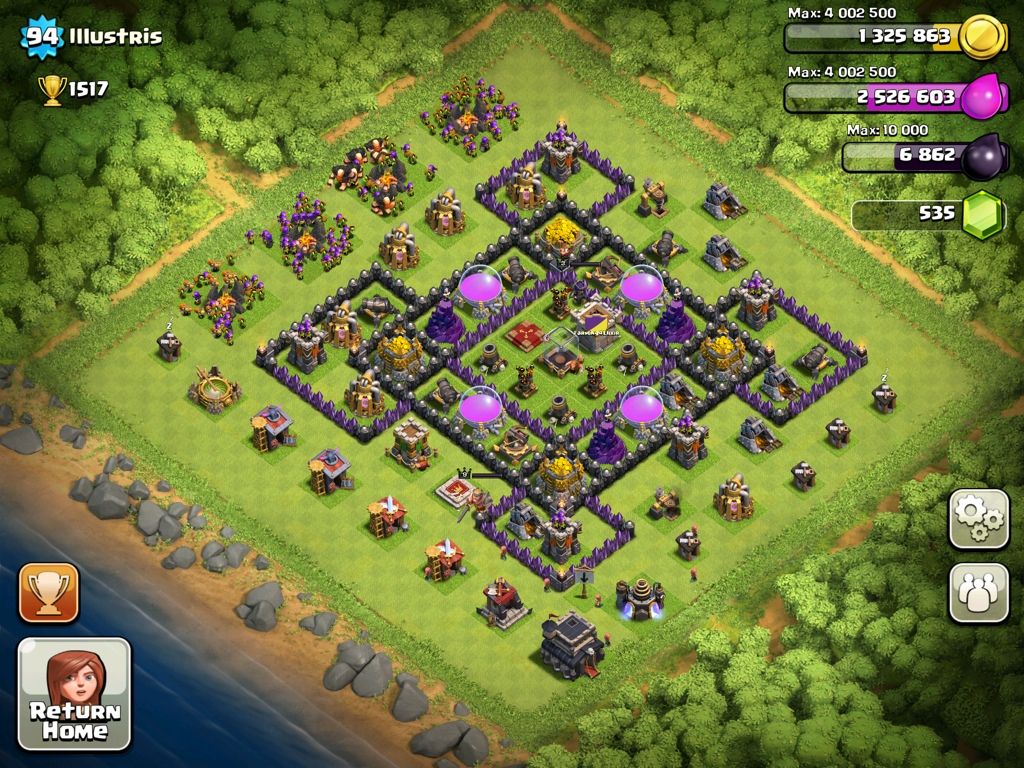
Task: Tap the level 94 experience badge
Action: pos(43,38)
